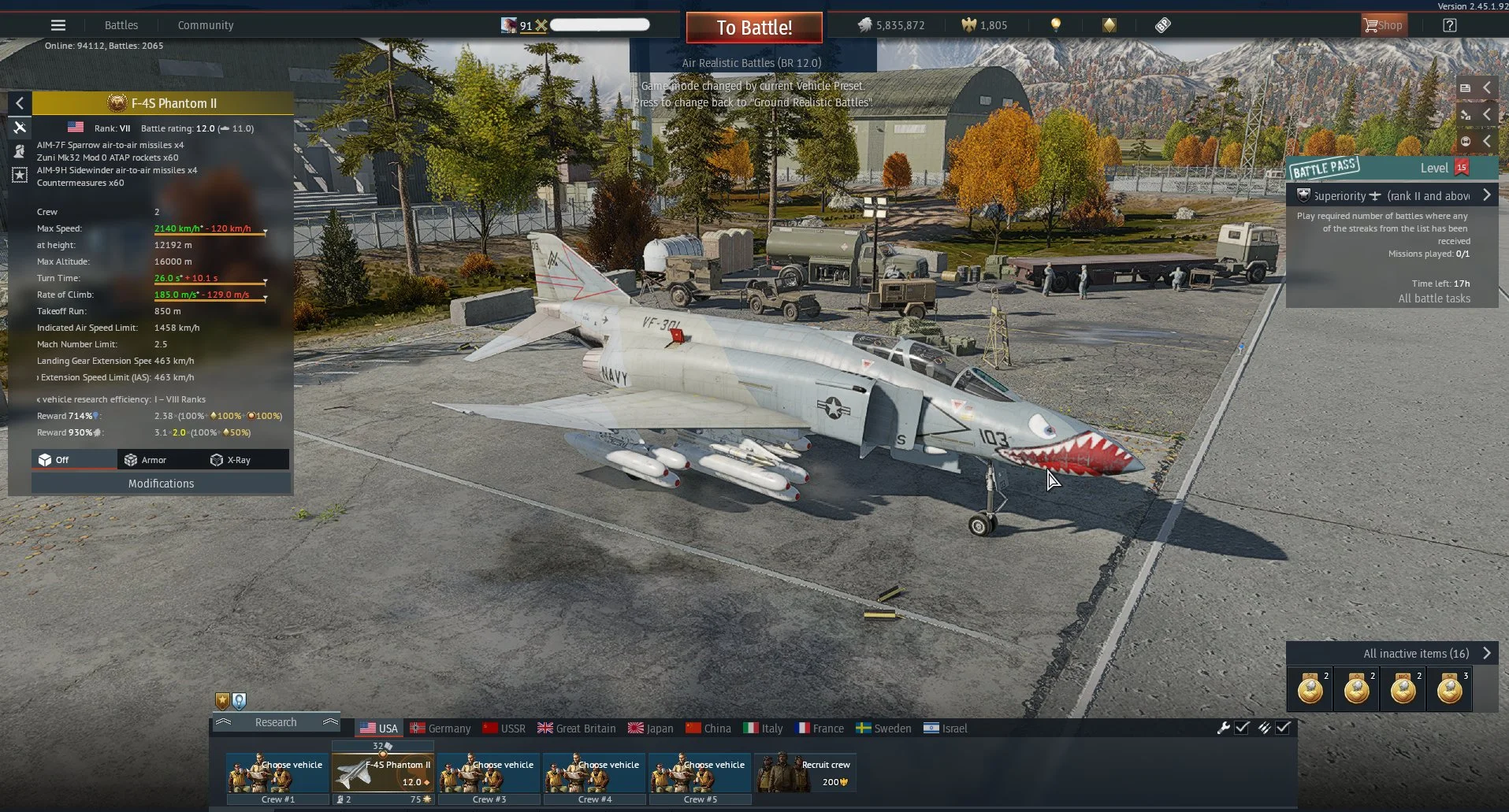
Task: Recruit a new crew for 200
Action: (x=805, y=773)
